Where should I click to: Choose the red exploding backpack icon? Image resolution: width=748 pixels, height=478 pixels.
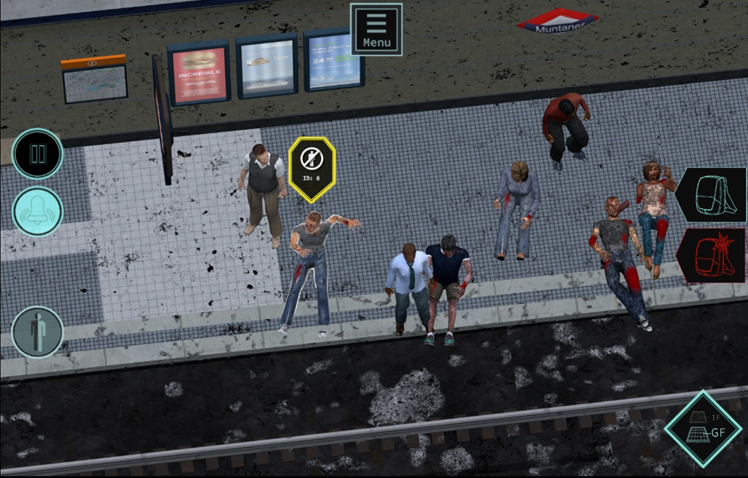pos(713,254)
